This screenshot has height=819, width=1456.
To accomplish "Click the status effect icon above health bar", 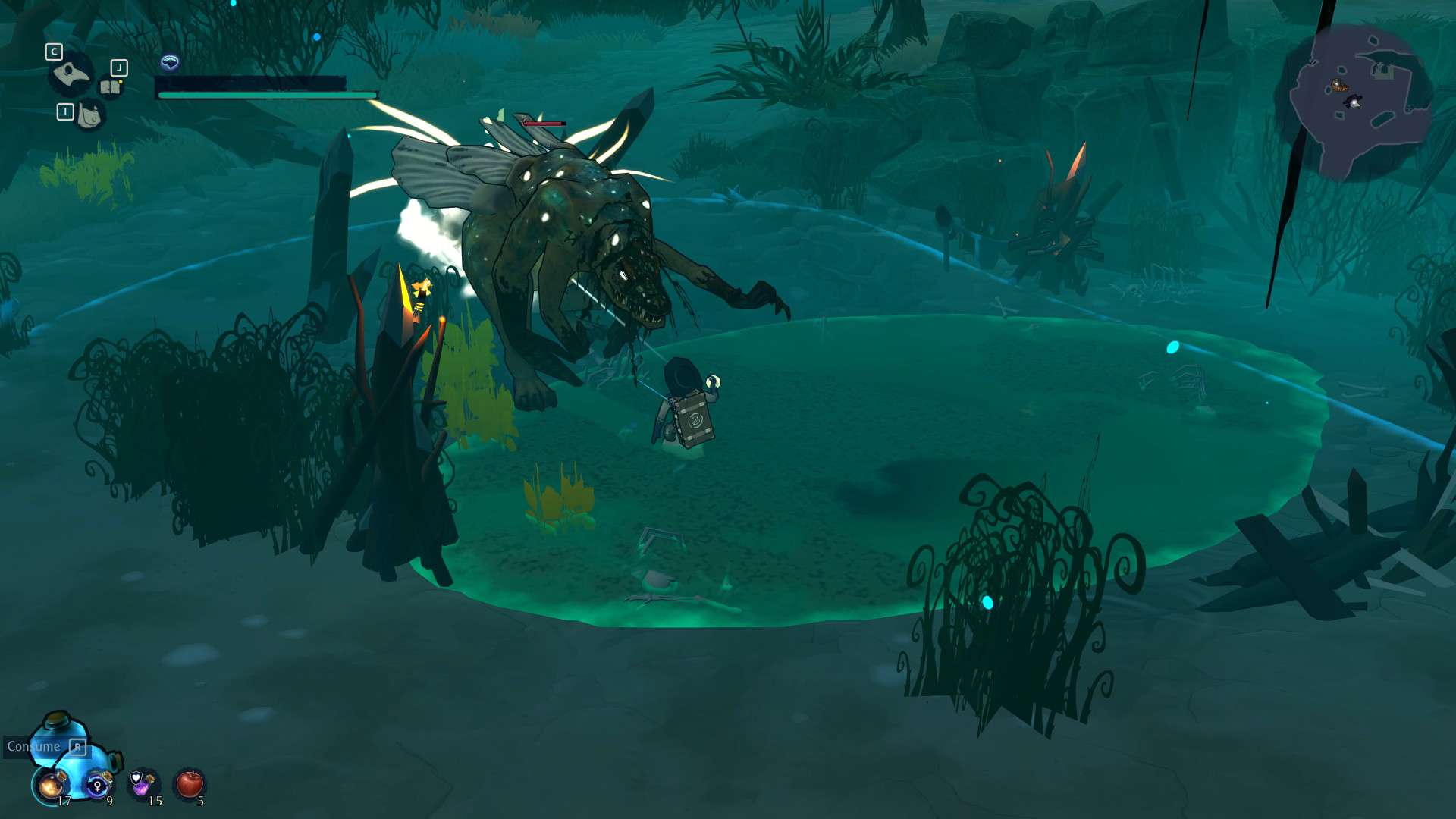I will pos(170,62).
